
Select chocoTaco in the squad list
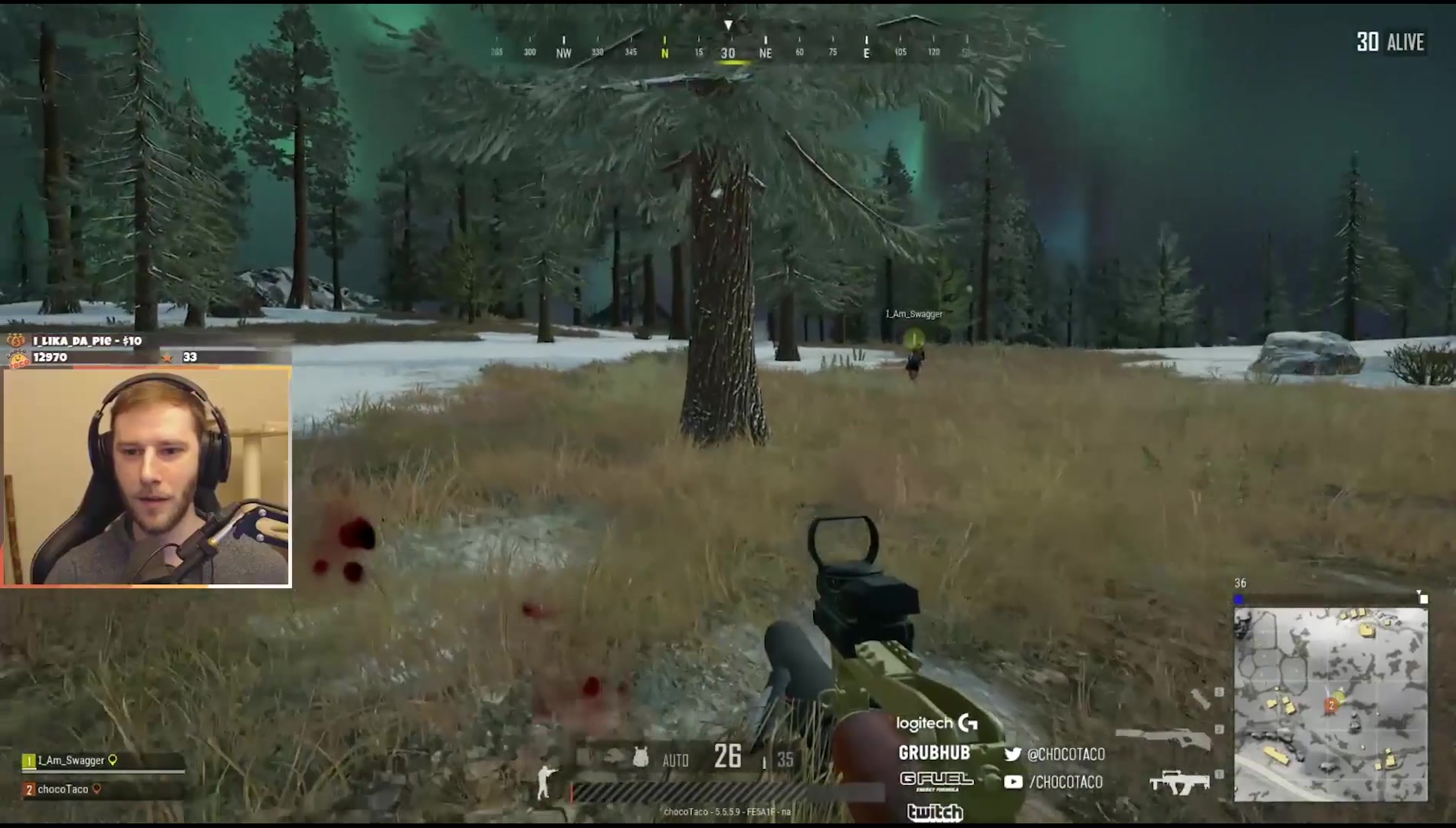(x=63, y=789)
